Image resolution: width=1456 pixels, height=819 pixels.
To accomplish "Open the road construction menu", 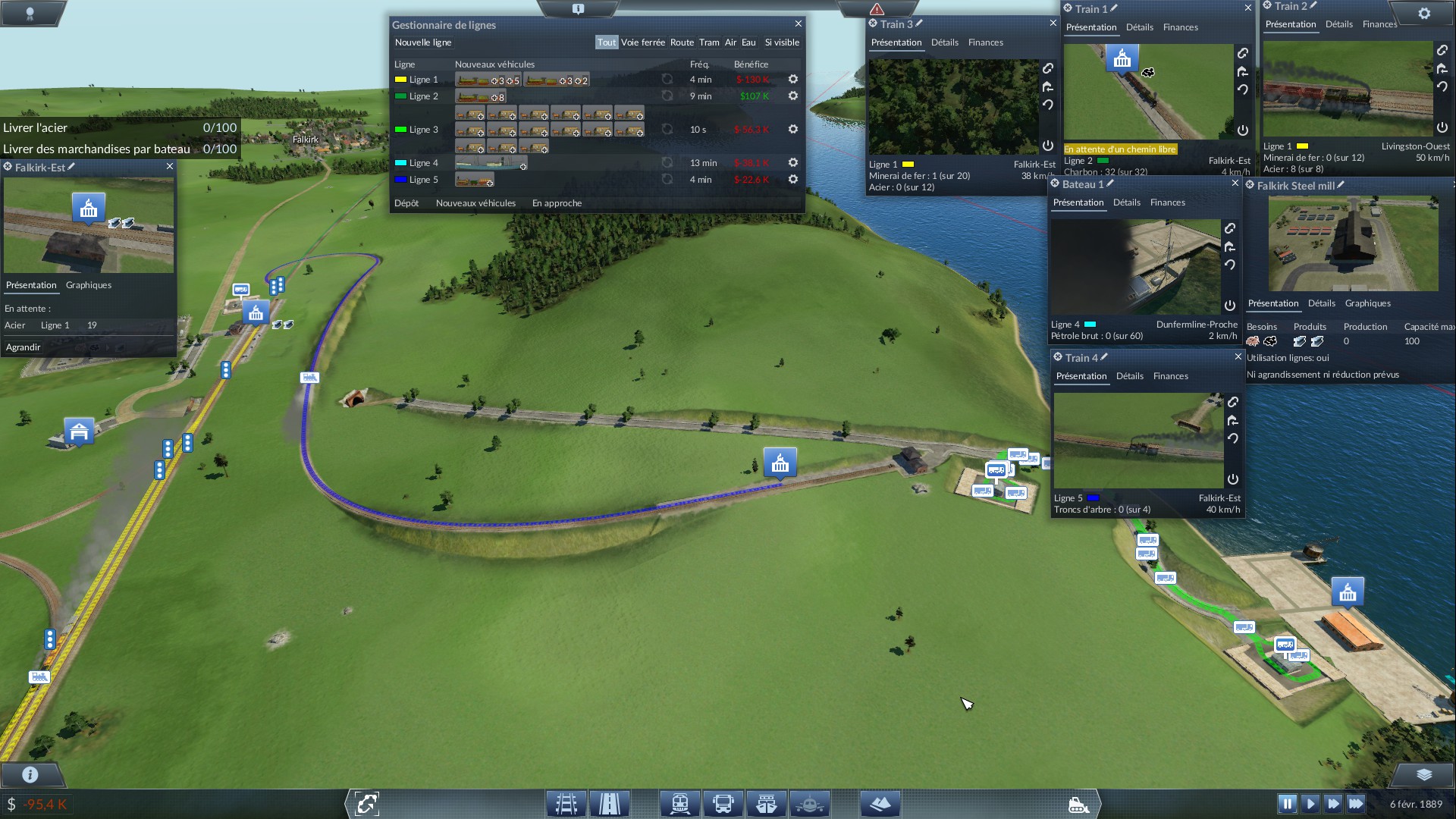I will click(610, 804).
